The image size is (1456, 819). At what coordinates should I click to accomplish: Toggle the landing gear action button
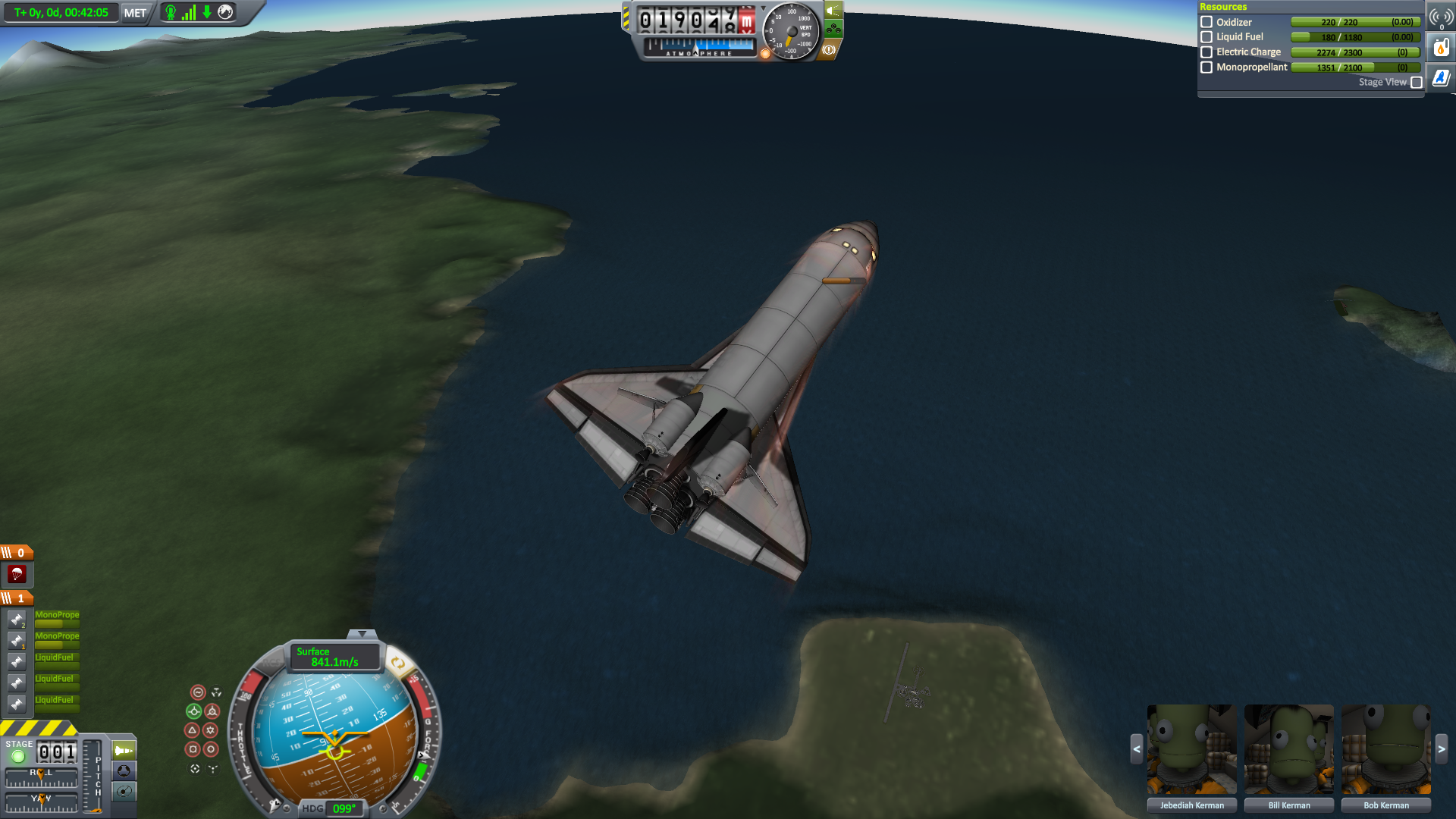click(833, 30)
